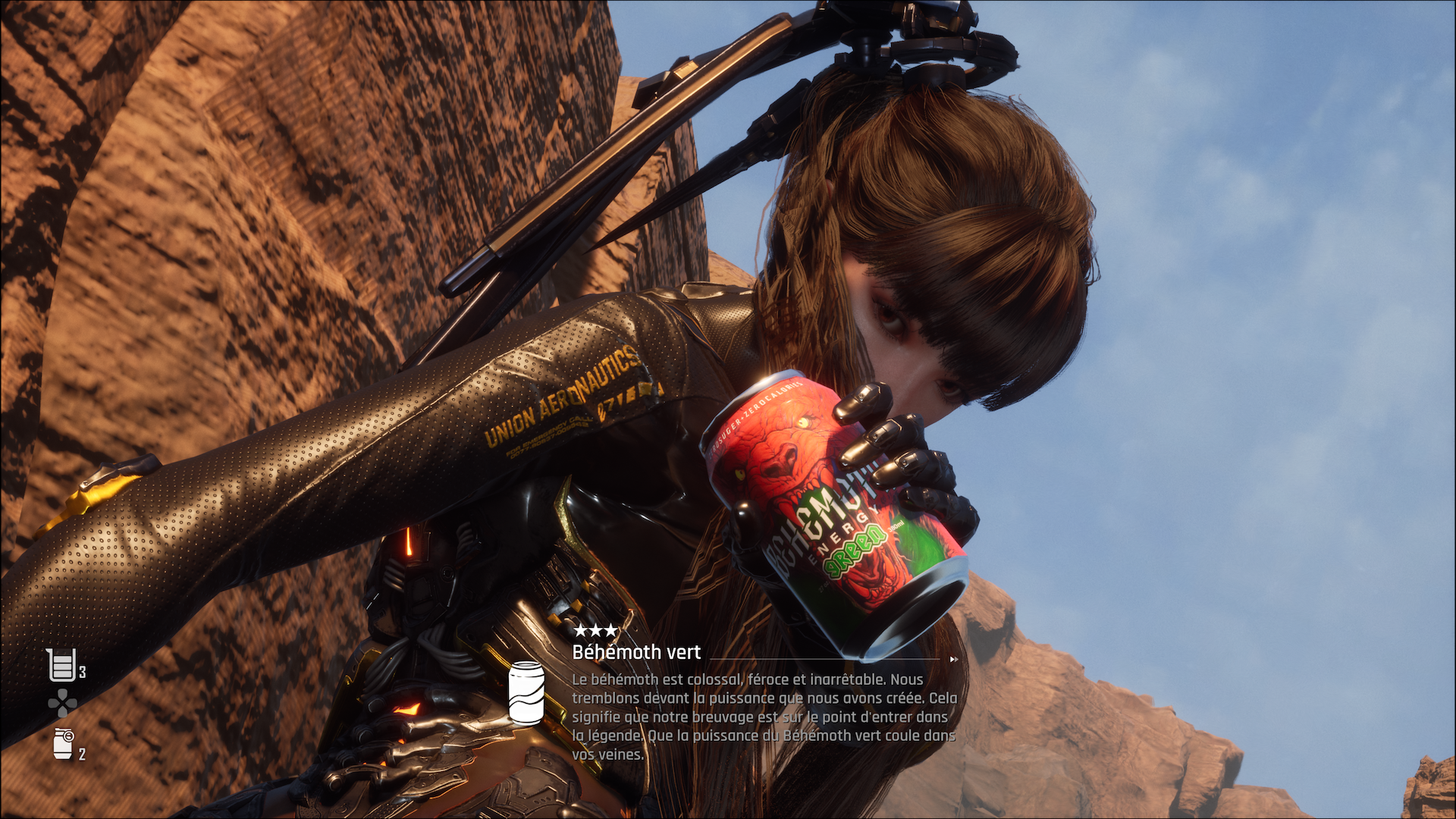
Task: Select the grenade canister item icon
Action: point(63,744)
